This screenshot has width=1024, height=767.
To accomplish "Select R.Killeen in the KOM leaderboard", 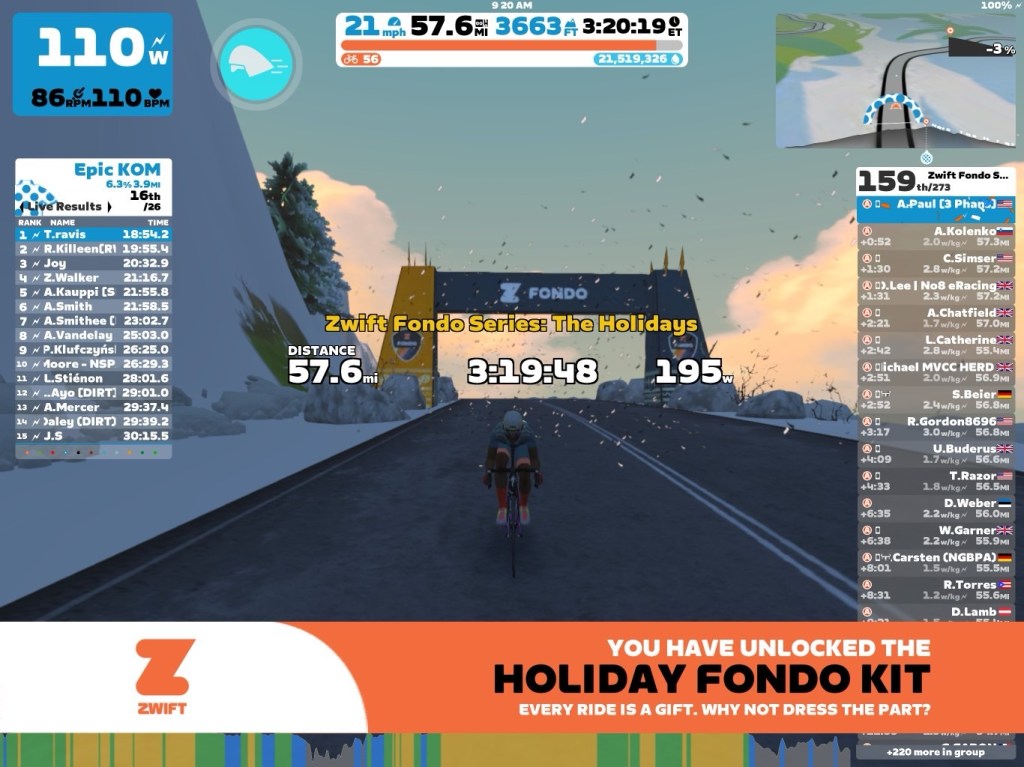I will tap(93, 248).
